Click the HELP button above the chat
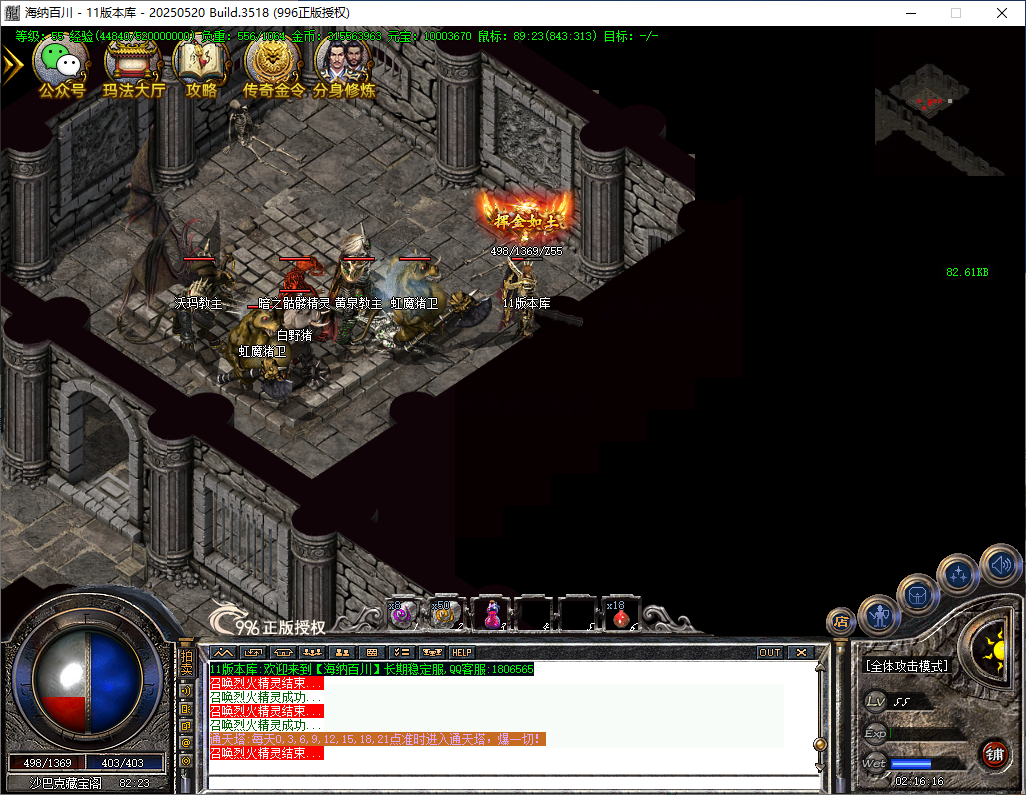This screenshot has height=795, width=1026. coord(461,652)
